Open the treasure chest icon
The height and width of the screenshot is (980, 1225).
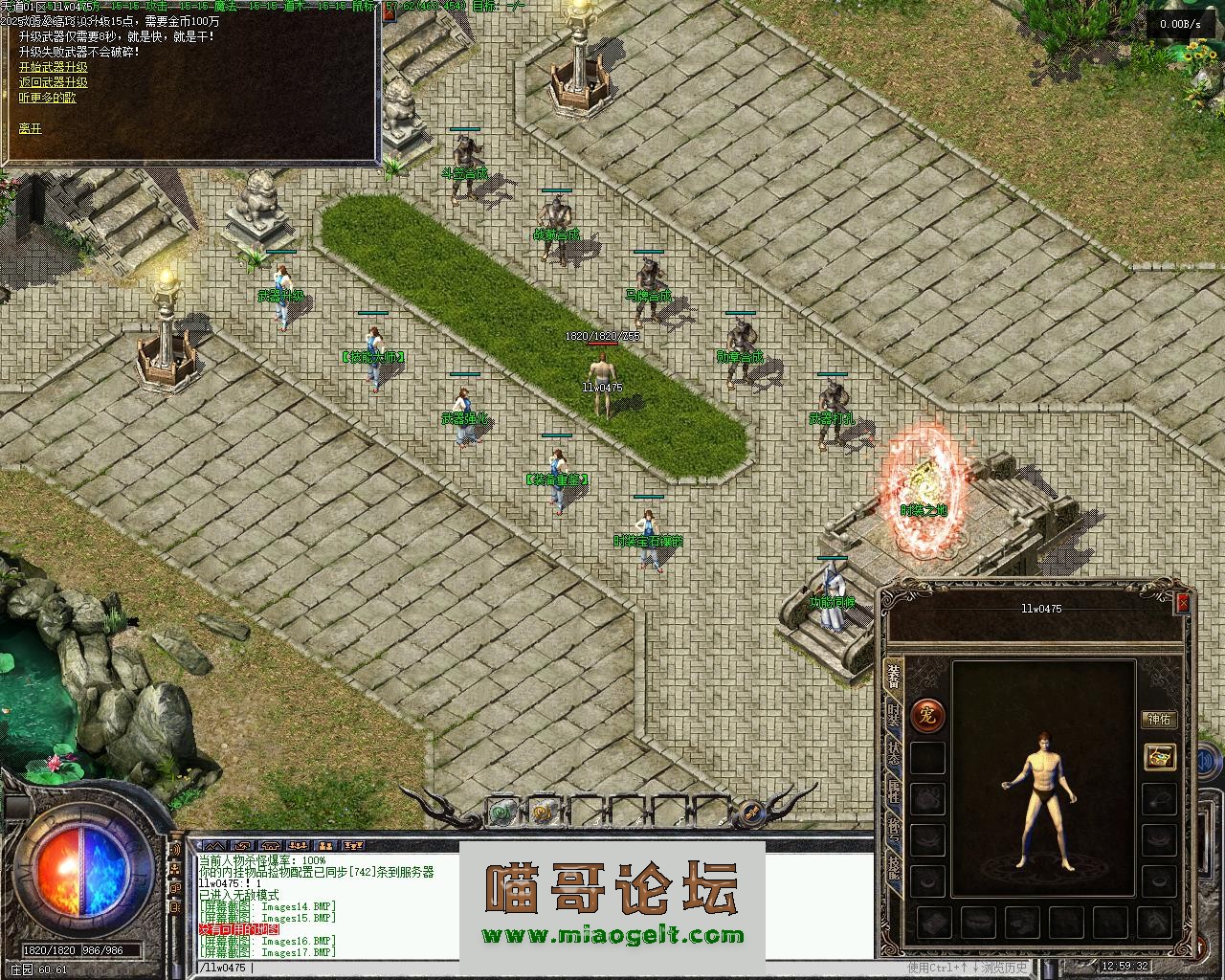(1160, 757)
